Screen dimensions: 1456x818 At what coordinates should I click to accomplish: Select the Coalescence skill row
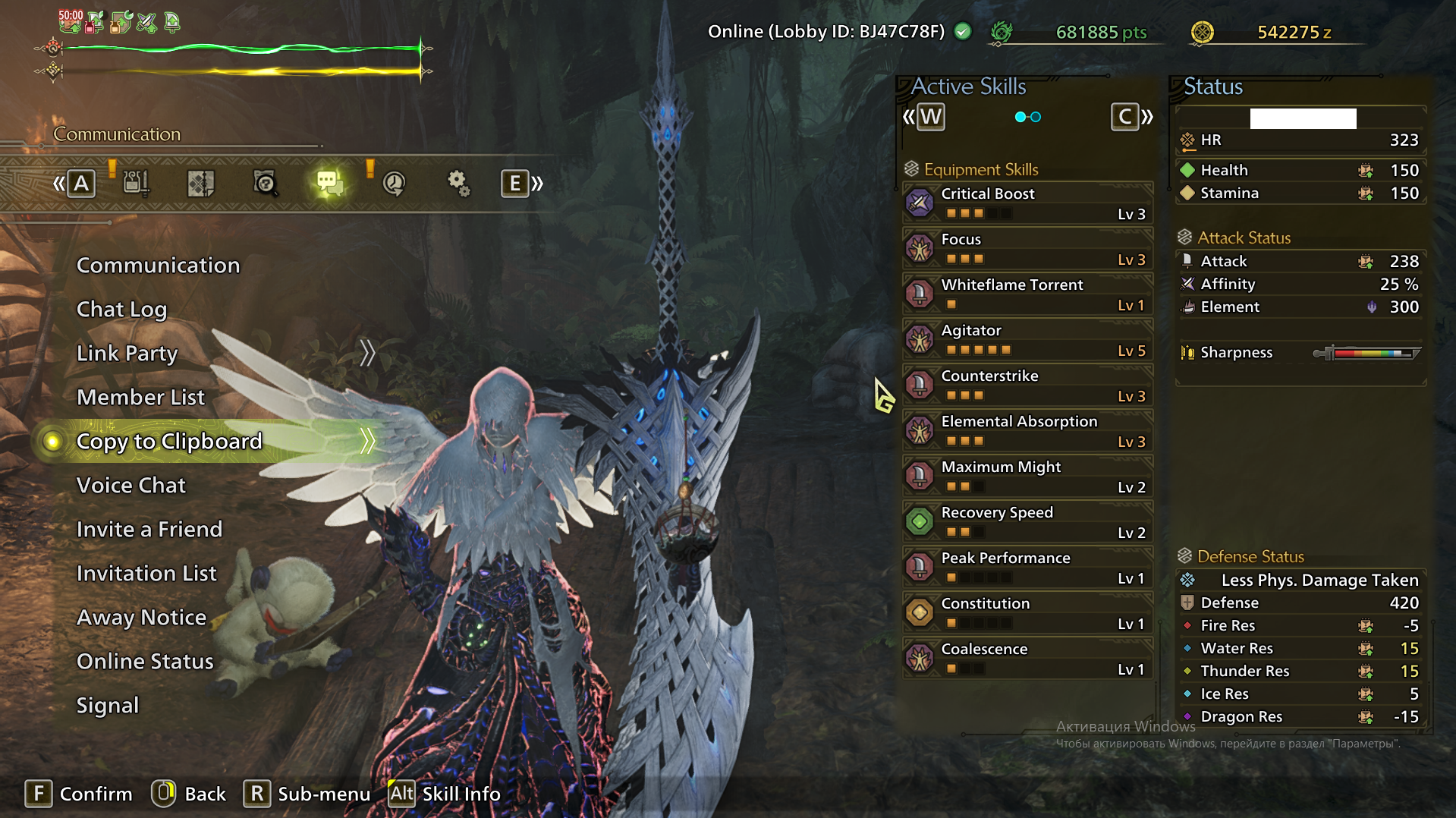(x=1028, y=659)
